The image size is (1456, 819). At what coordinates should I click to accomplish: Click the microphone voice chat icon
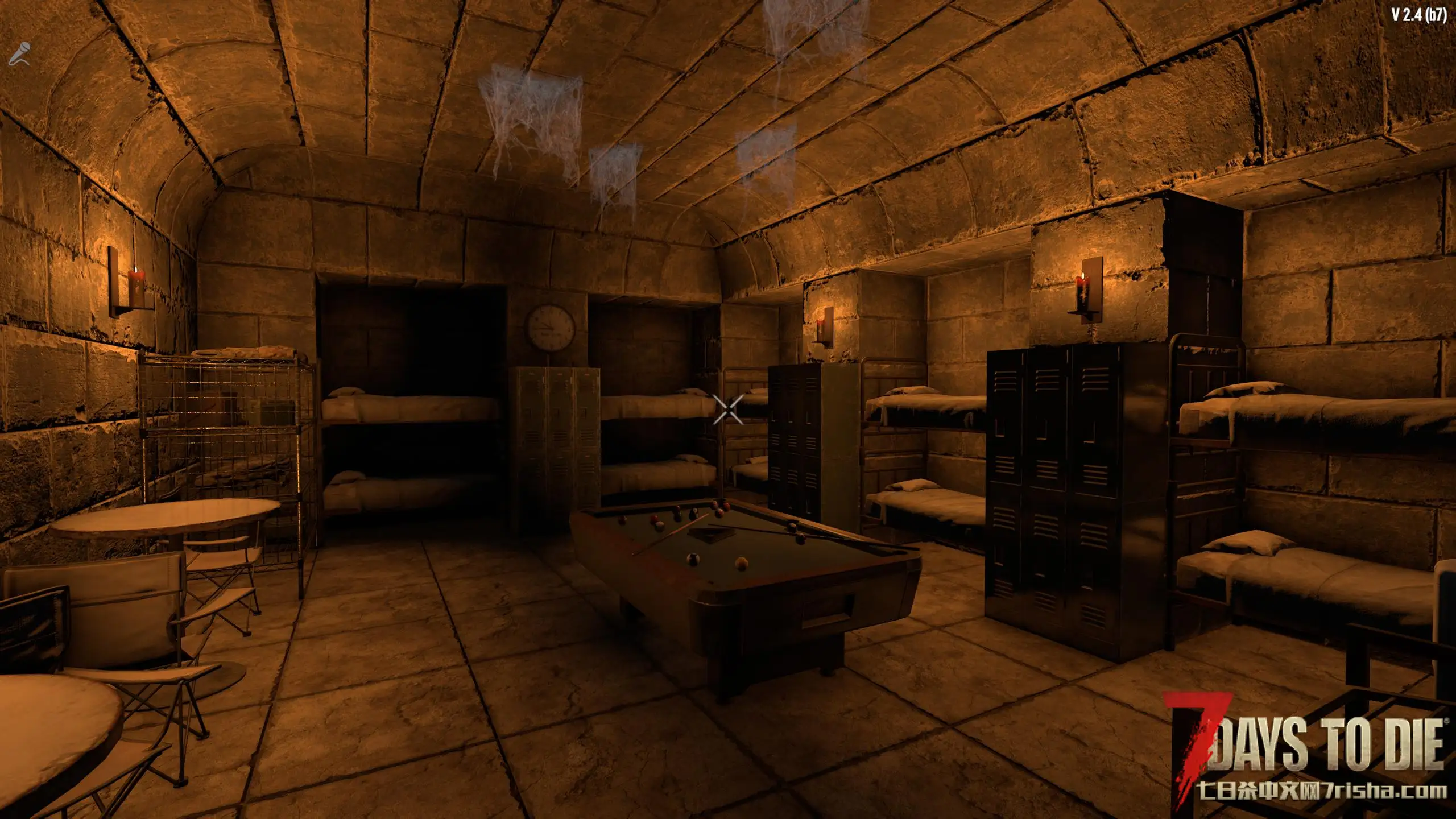click(x=19, y=54)
